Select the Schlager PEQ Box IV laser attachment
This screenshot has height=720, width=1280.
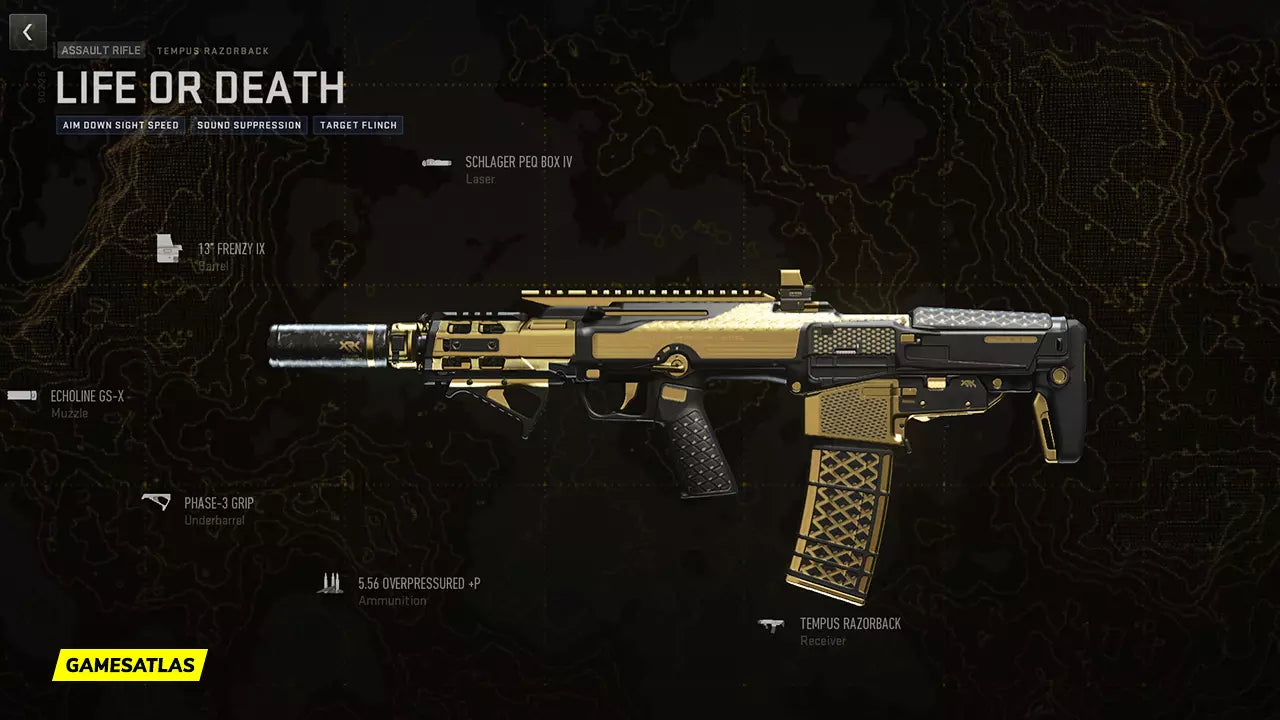[518, 162]
